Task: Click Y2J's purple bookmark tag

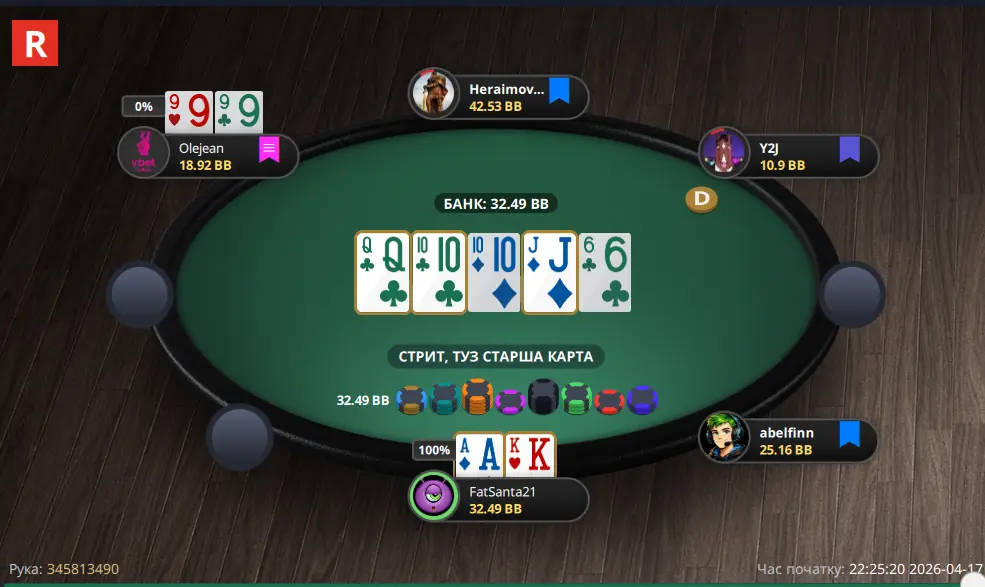Action: click(x=849, y=150)
